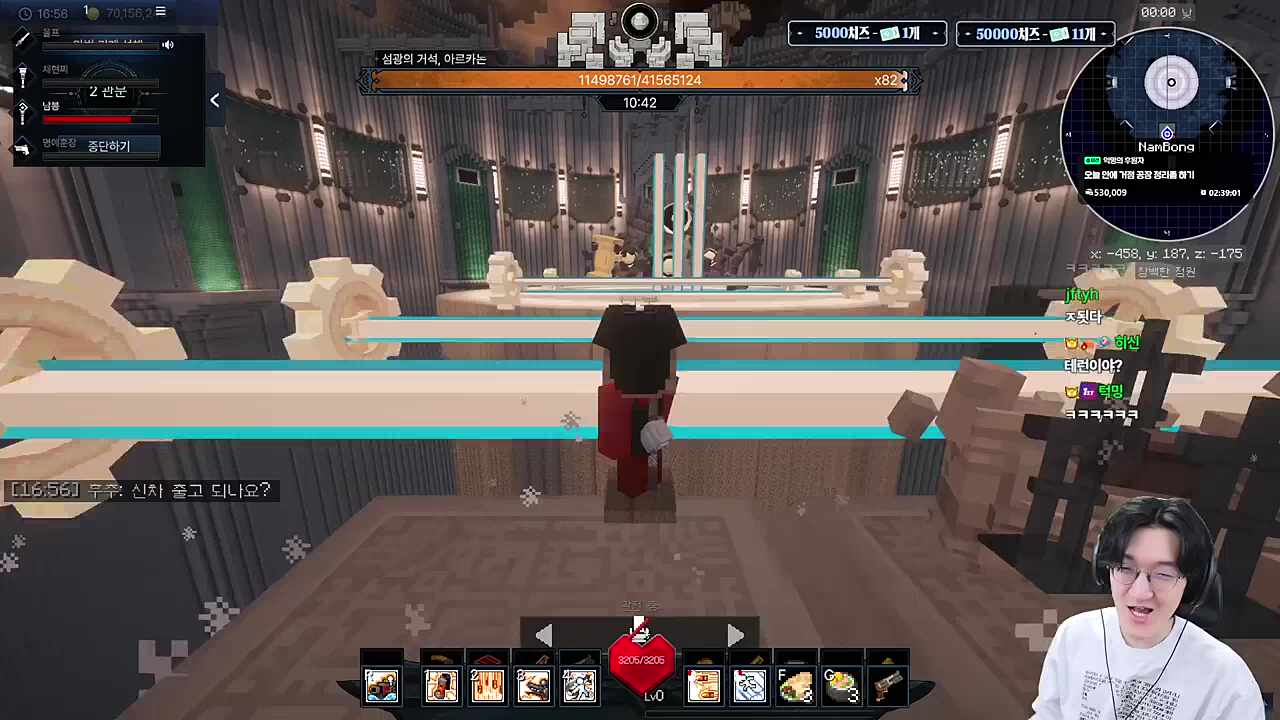Toggle the speaker icon in the party panel
Screen dimensions: 1280x720
[x=168, y=45]
